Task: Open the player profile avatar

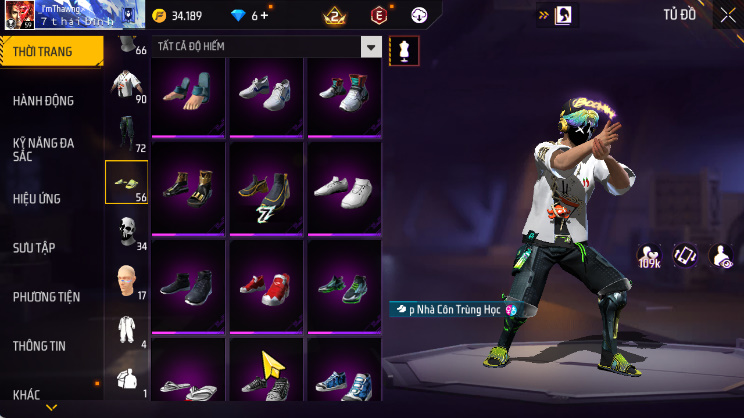Action: tap(21, 15)
